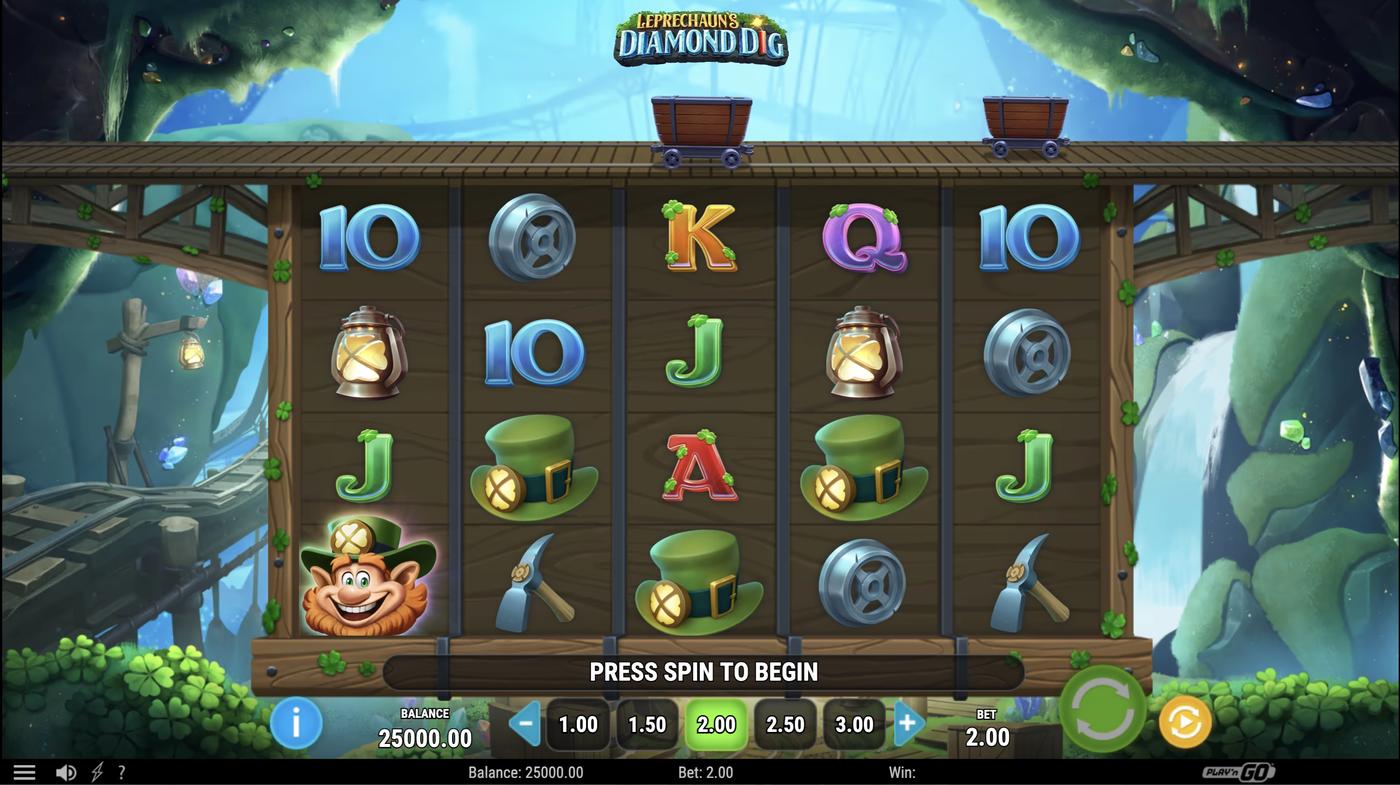
Task: Select the highlighted 2.00 bet chip
Action: click(x=716, y=723)
